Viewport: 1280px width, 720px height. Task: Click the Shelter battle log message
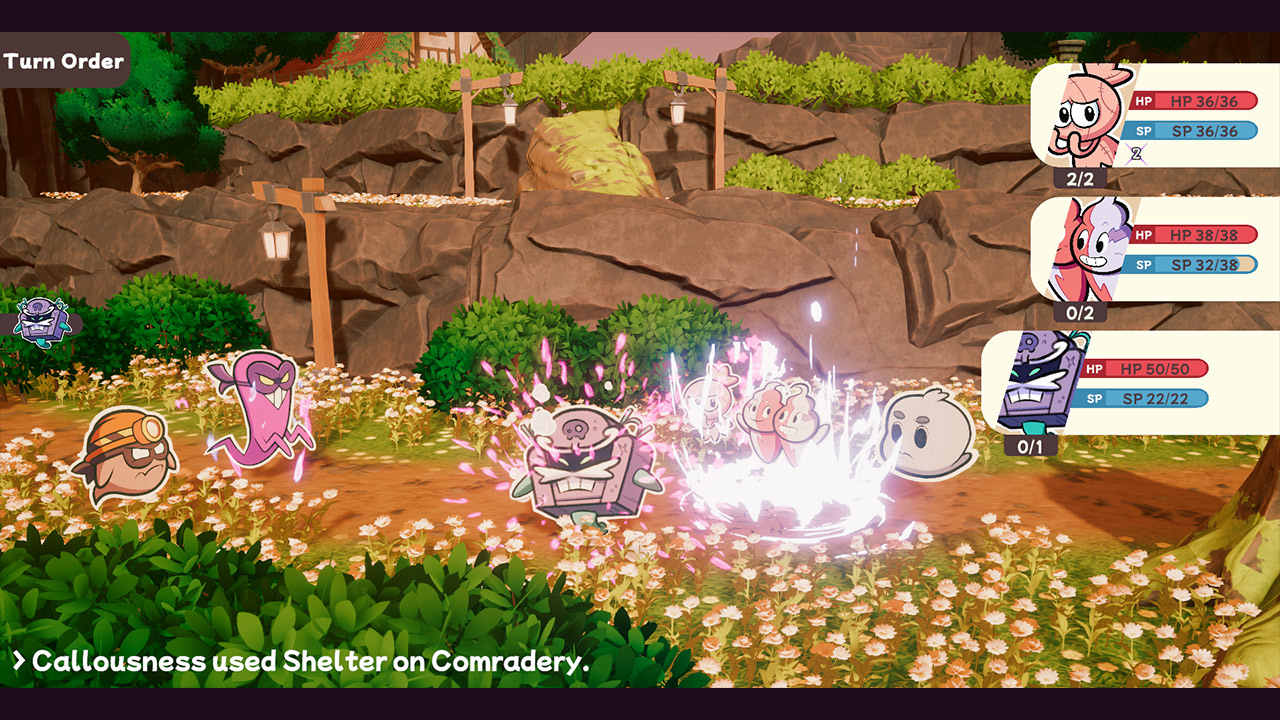pos(300,660)
